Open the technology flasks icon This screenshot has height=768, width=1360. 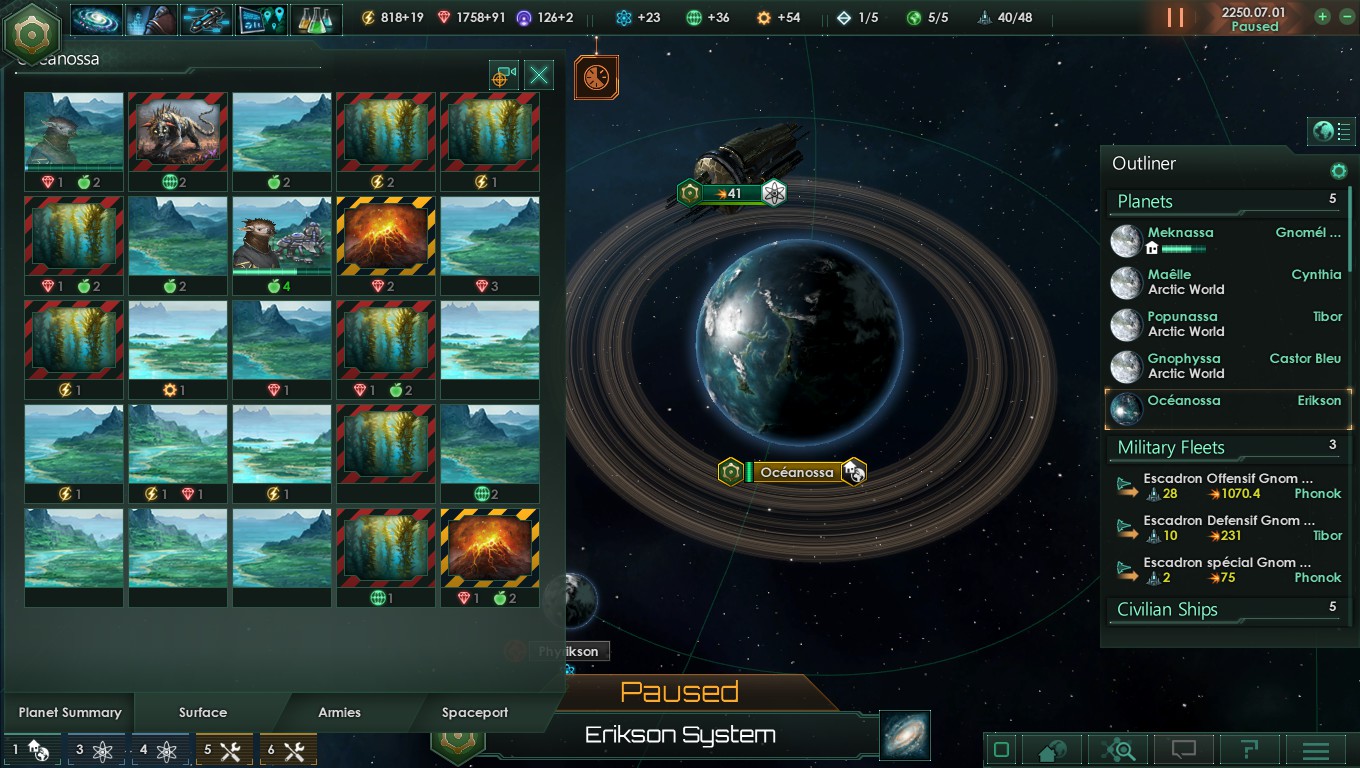coord(316,19)
